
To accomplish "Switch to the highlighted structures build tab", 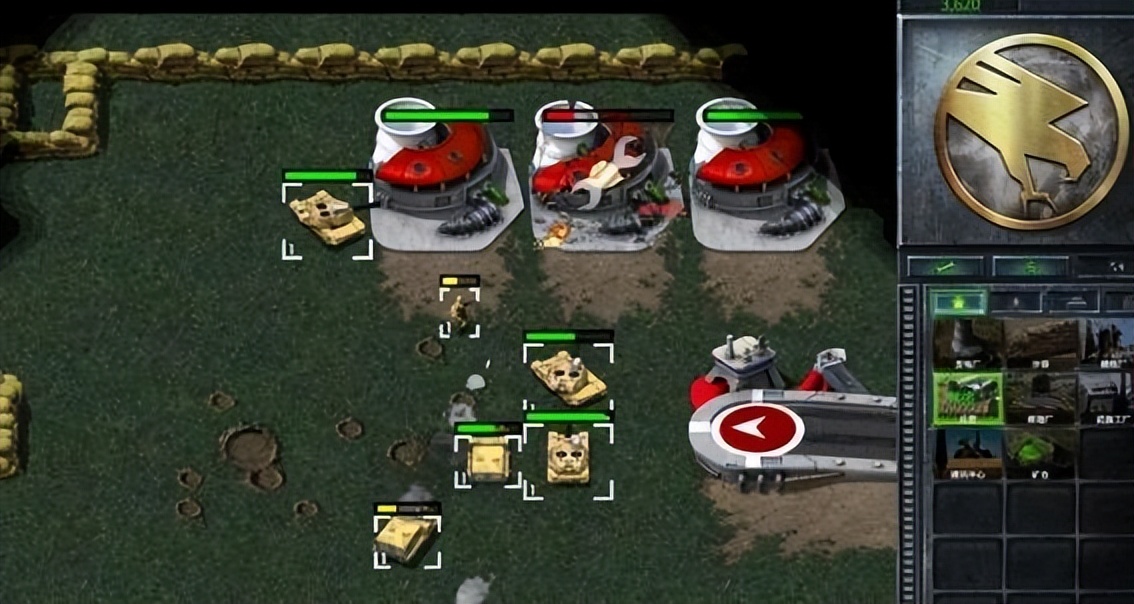I will coord(957,301).
